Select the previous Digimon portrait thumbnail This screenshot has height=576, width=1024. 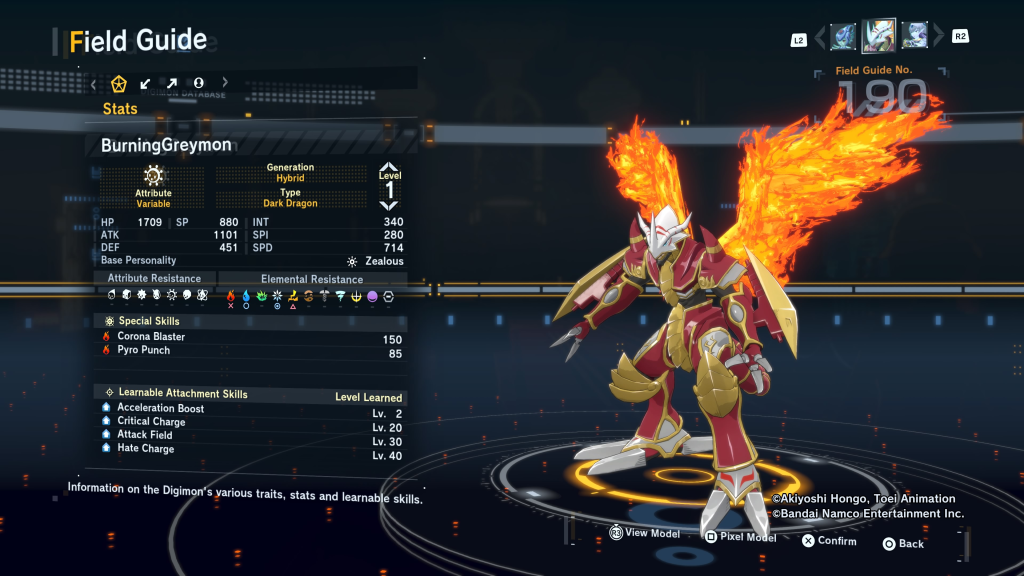click(843, 37)
